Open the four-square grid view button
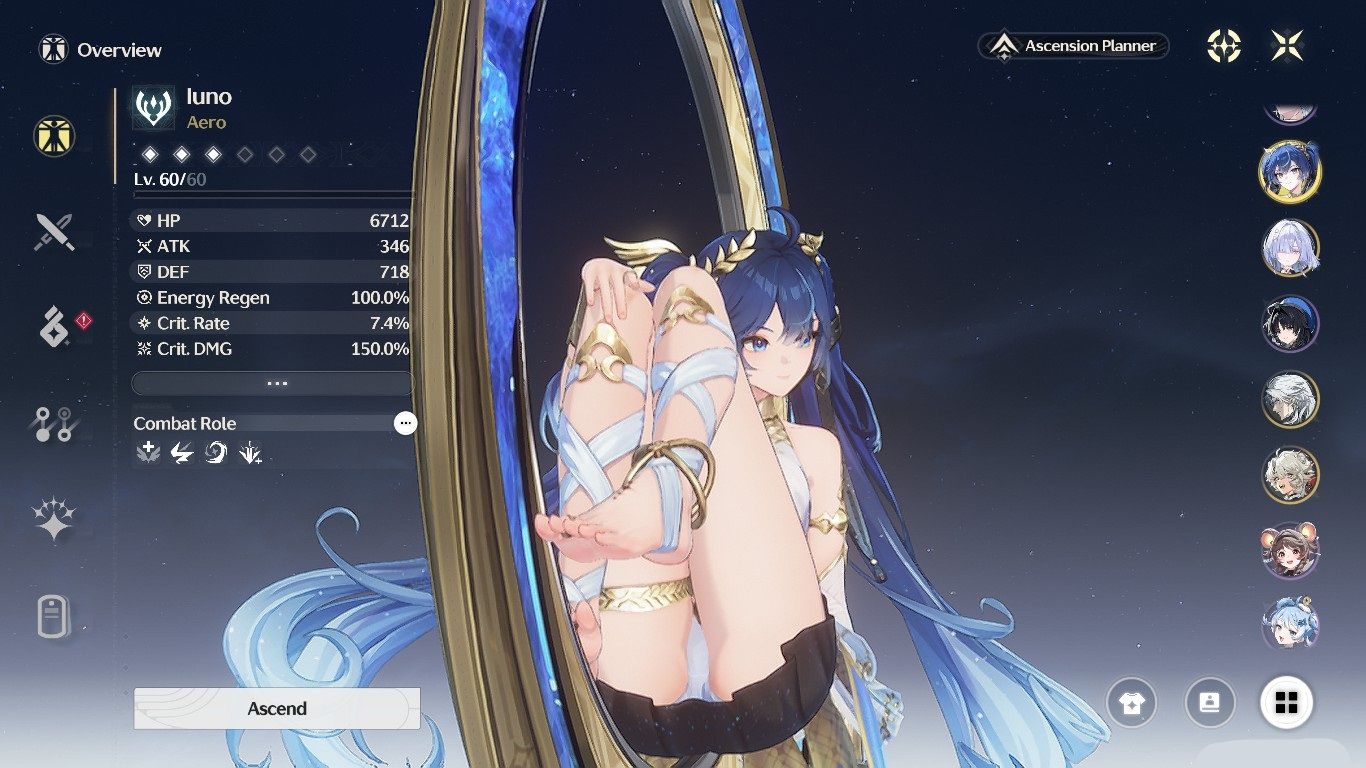 [1286, 702]
